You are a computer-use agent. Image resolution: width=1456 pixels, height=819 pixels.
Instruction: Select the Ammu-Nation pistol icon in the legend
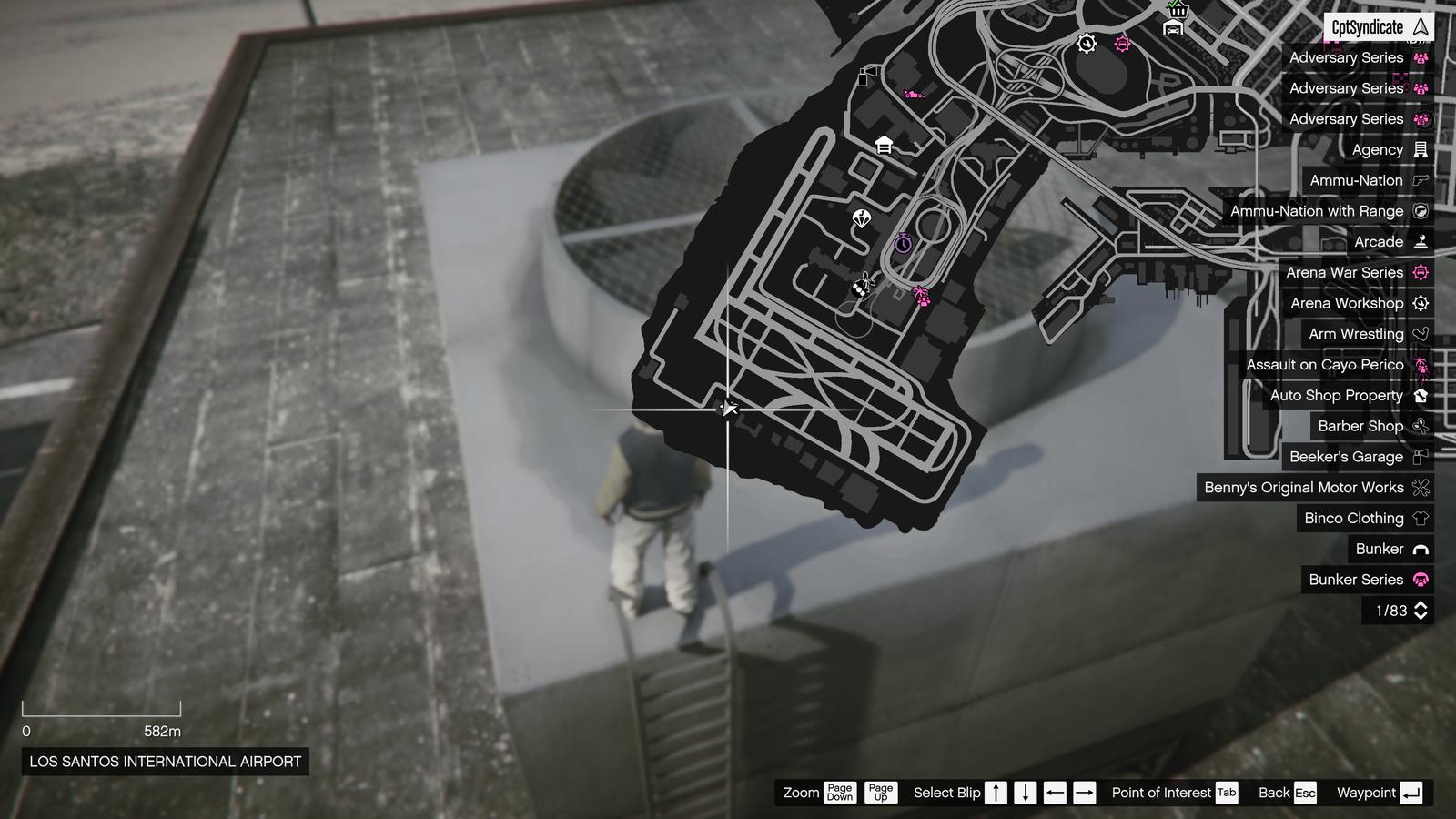1420,180
